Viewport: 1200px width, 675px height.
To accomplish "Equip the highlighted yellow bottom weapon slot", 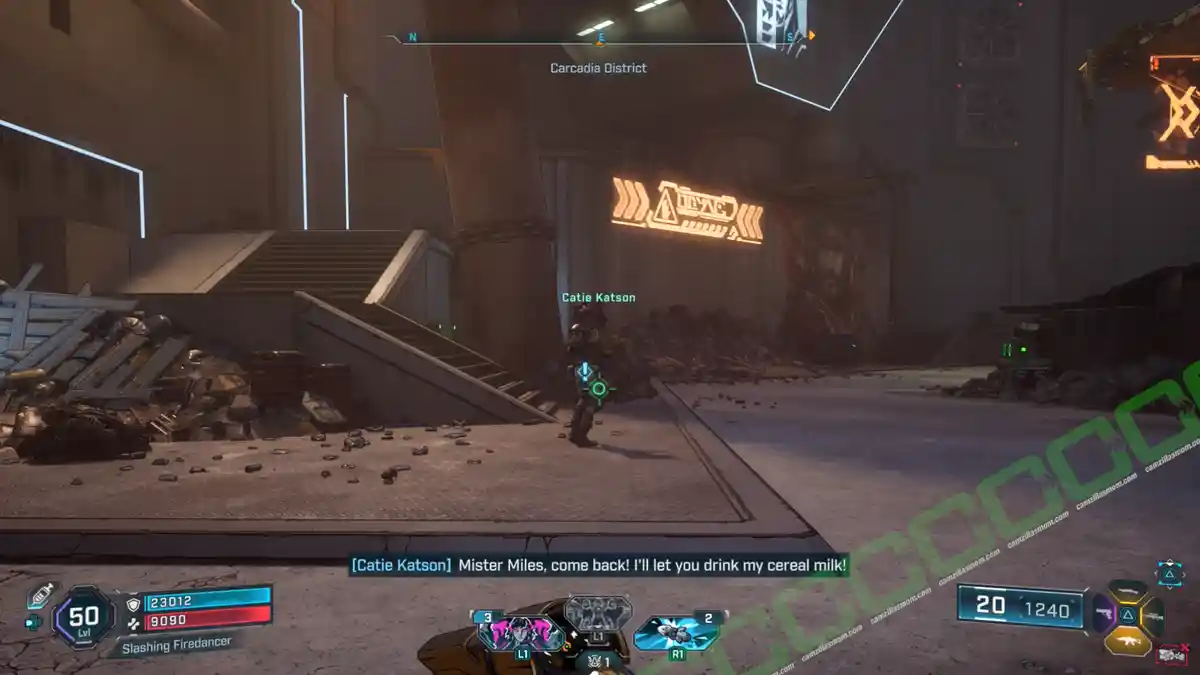I will pyautogui.click(x=1128, y=640).
